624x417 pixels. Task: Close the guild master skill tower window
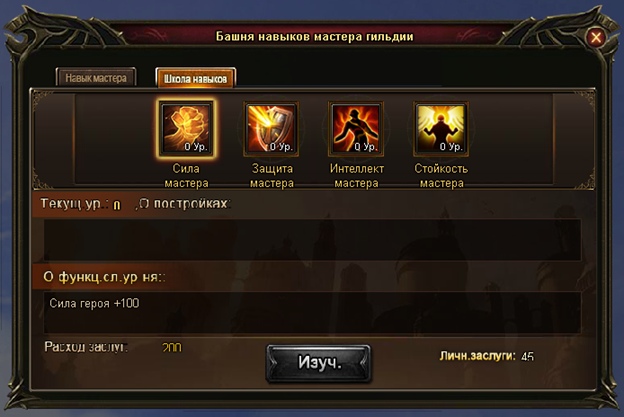point(596,38)
